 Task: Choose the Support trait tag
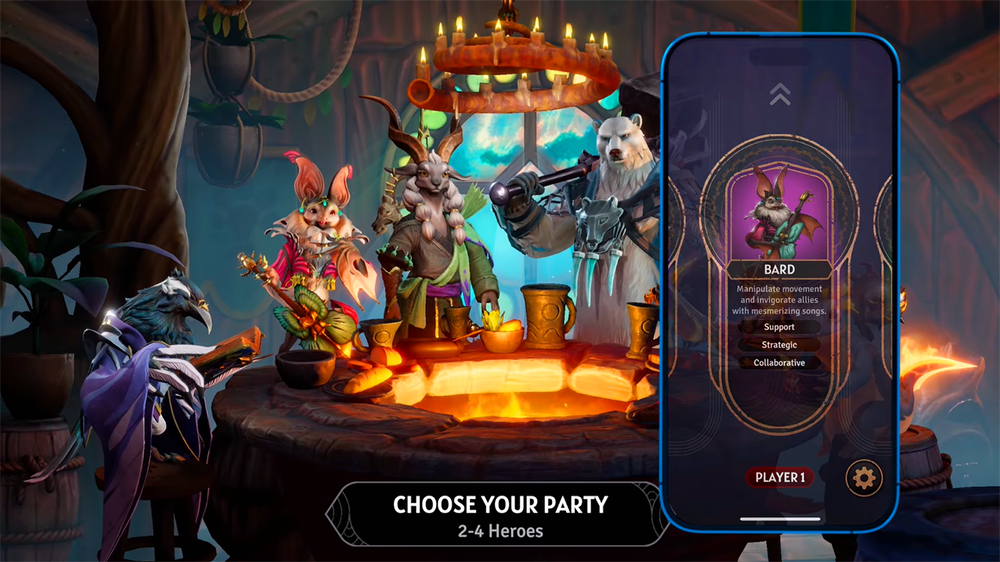779,327
